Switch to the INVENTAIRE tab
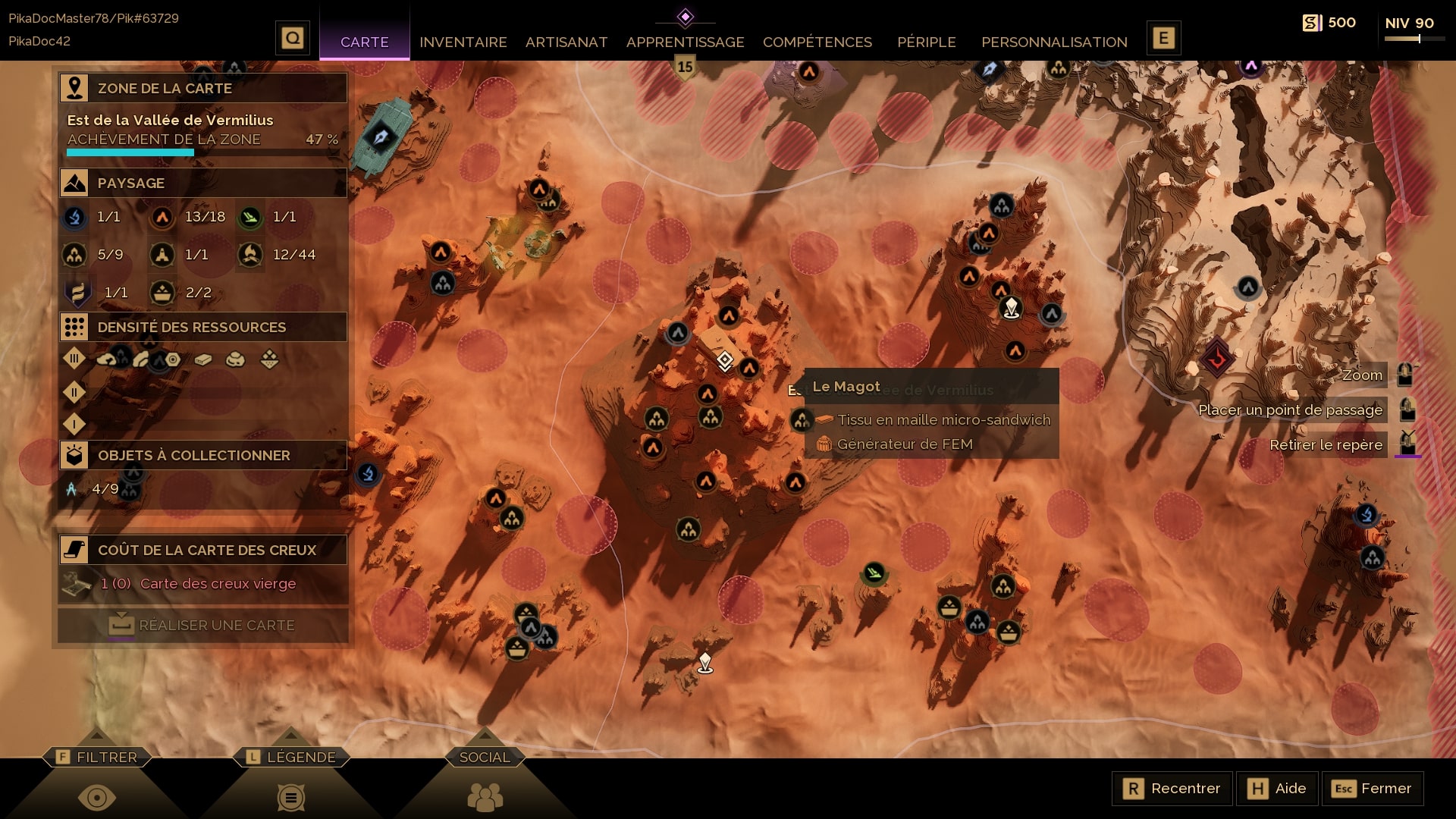The image size is (1456, 819). tap(463, 42)
